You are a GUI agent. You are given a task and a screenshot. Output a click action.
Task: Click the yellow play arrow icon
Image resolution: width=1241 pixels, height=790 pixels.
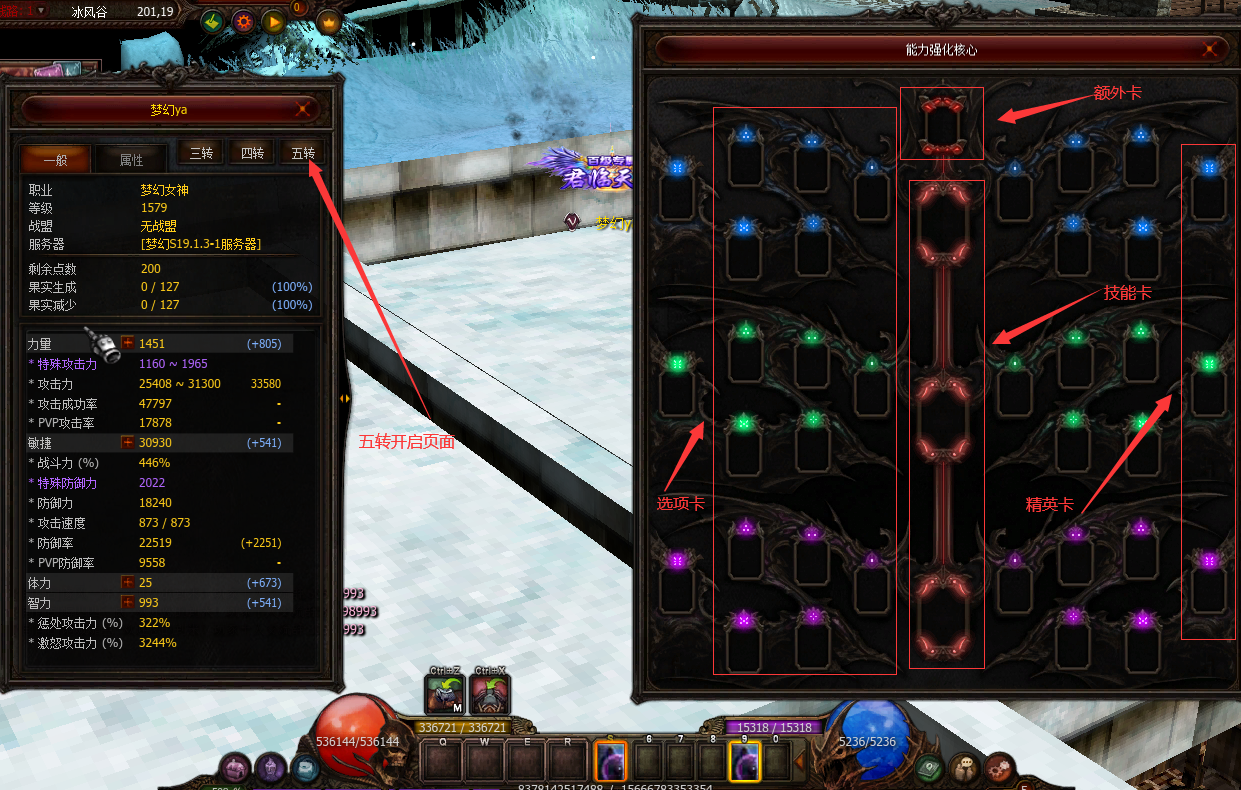(272, 21)
